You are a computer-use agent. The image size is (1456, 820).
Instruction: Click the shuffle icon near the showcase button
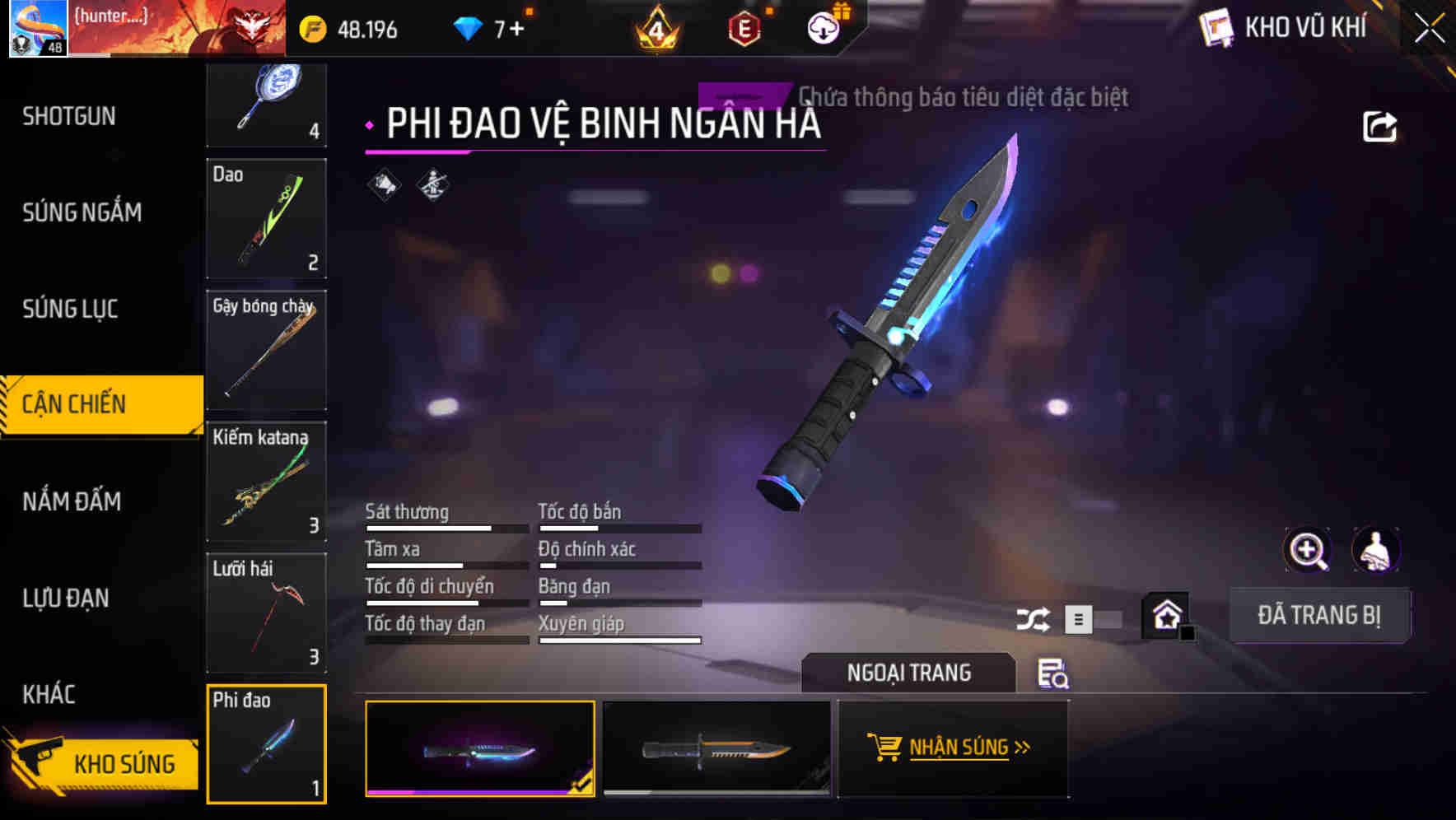1034,617
